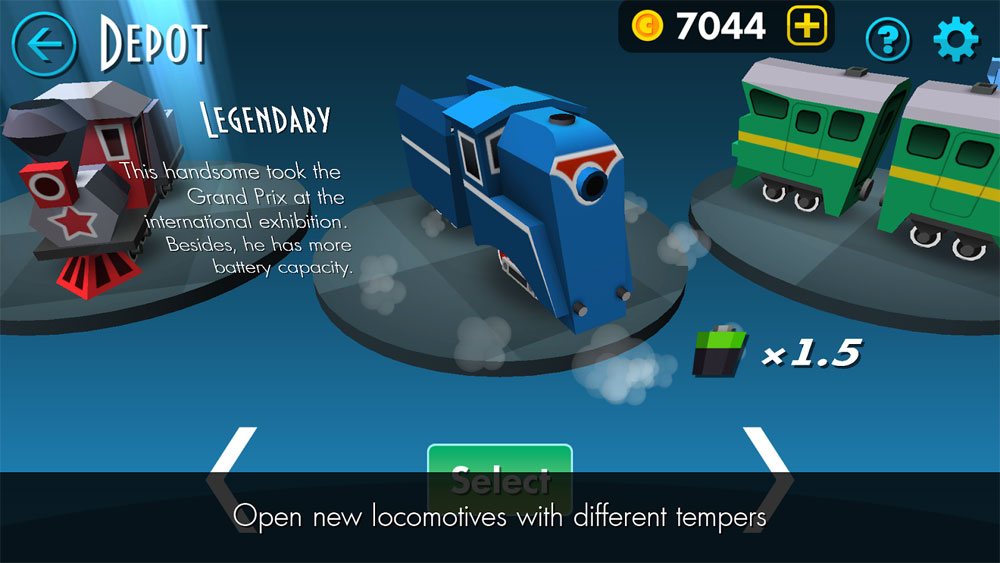Open settings with the gear icon
1000x563 pixels.
pos(955,40)
